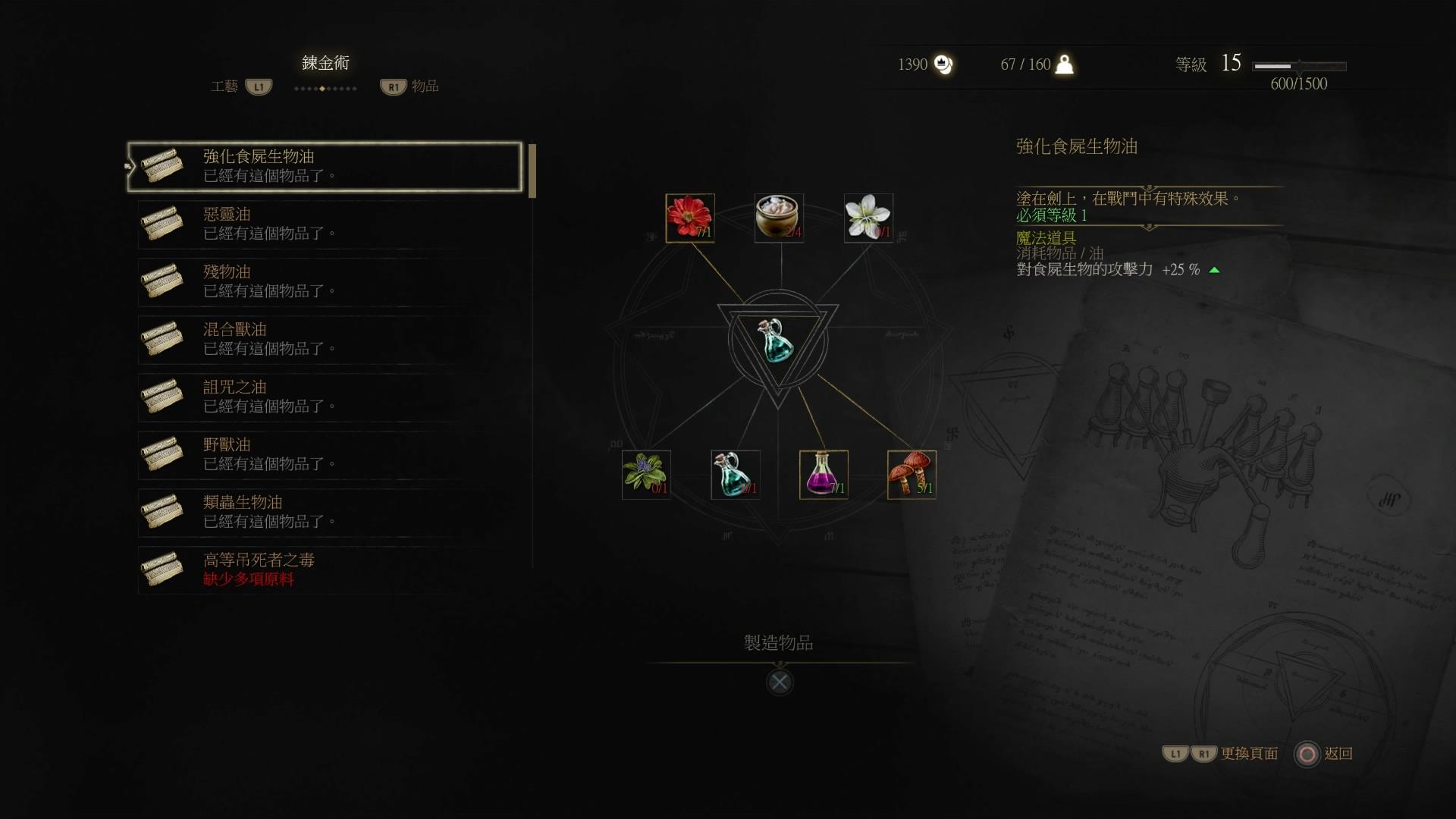The image size is (1456, 819).
Task: Click the 600/1500 experience progress bar
Action: pyautogui.click(x=1301, y=67)
